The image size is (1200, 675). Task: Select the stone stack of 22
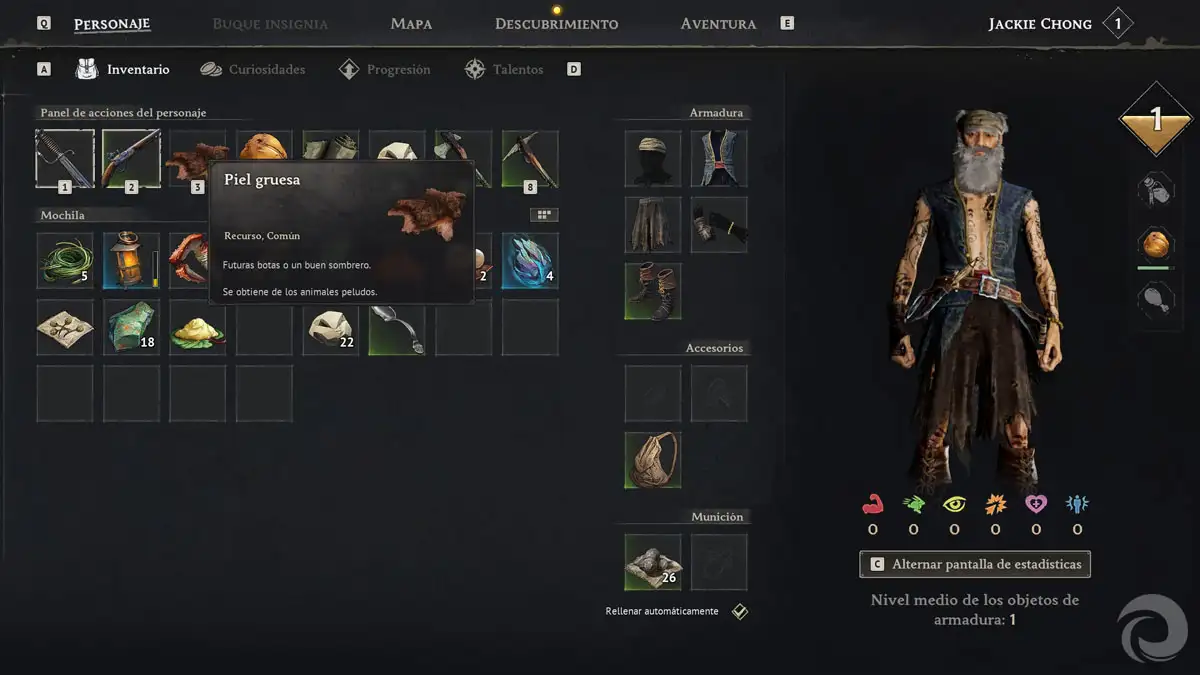[x=331, y=327]
